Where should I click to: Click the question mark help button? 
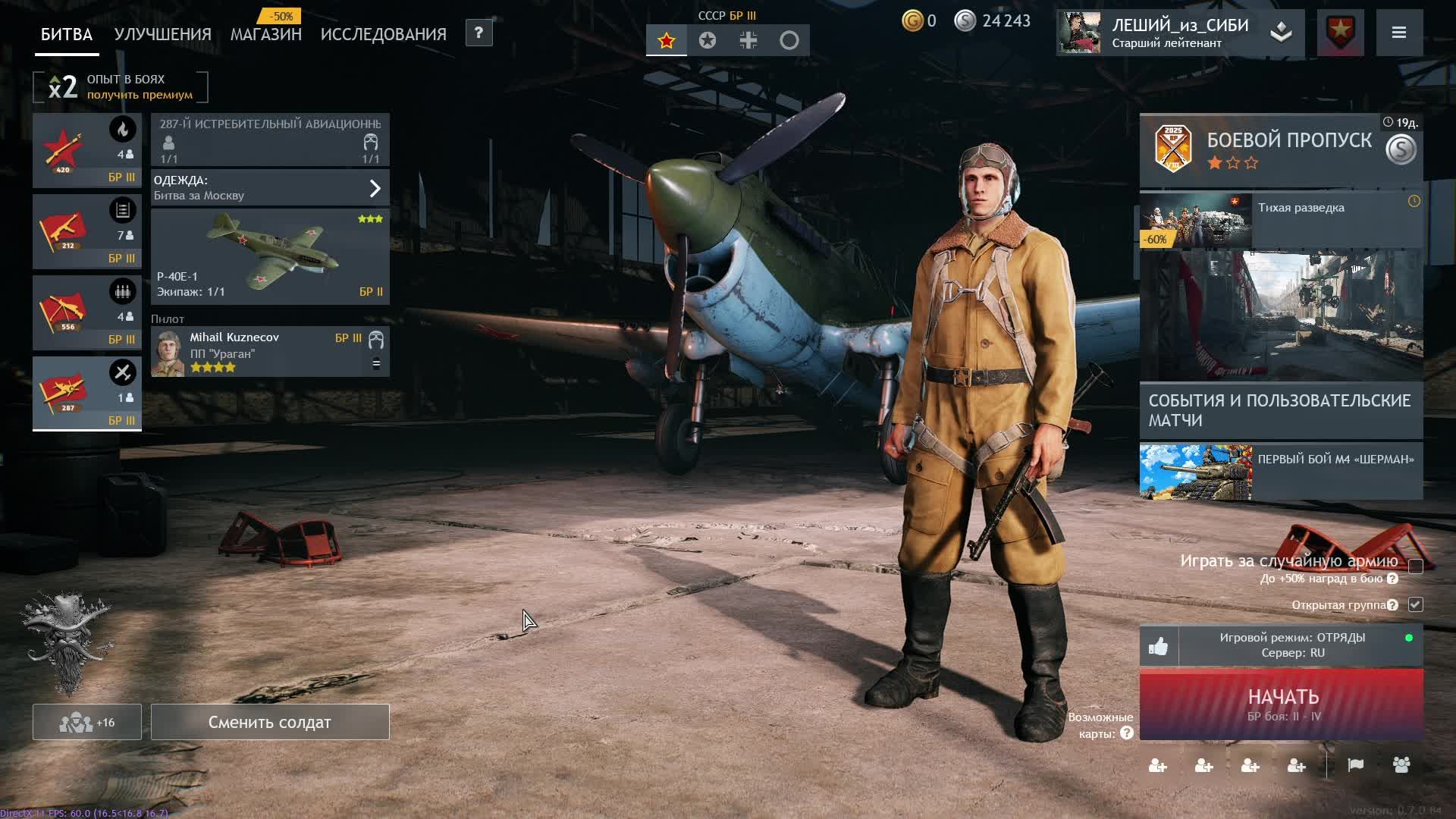479,33
